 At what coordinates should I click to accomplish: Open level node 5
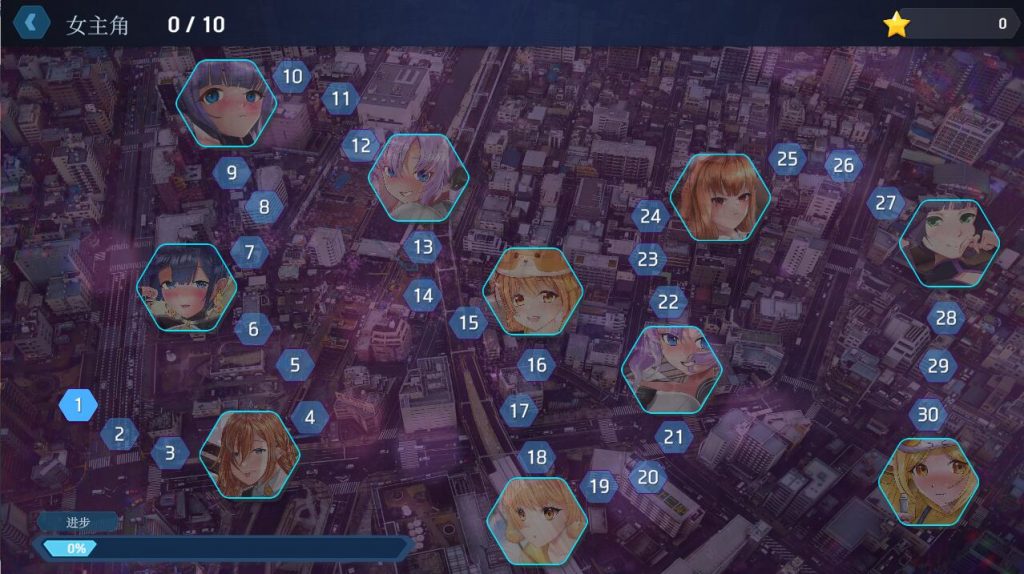[x=295, y=365]
